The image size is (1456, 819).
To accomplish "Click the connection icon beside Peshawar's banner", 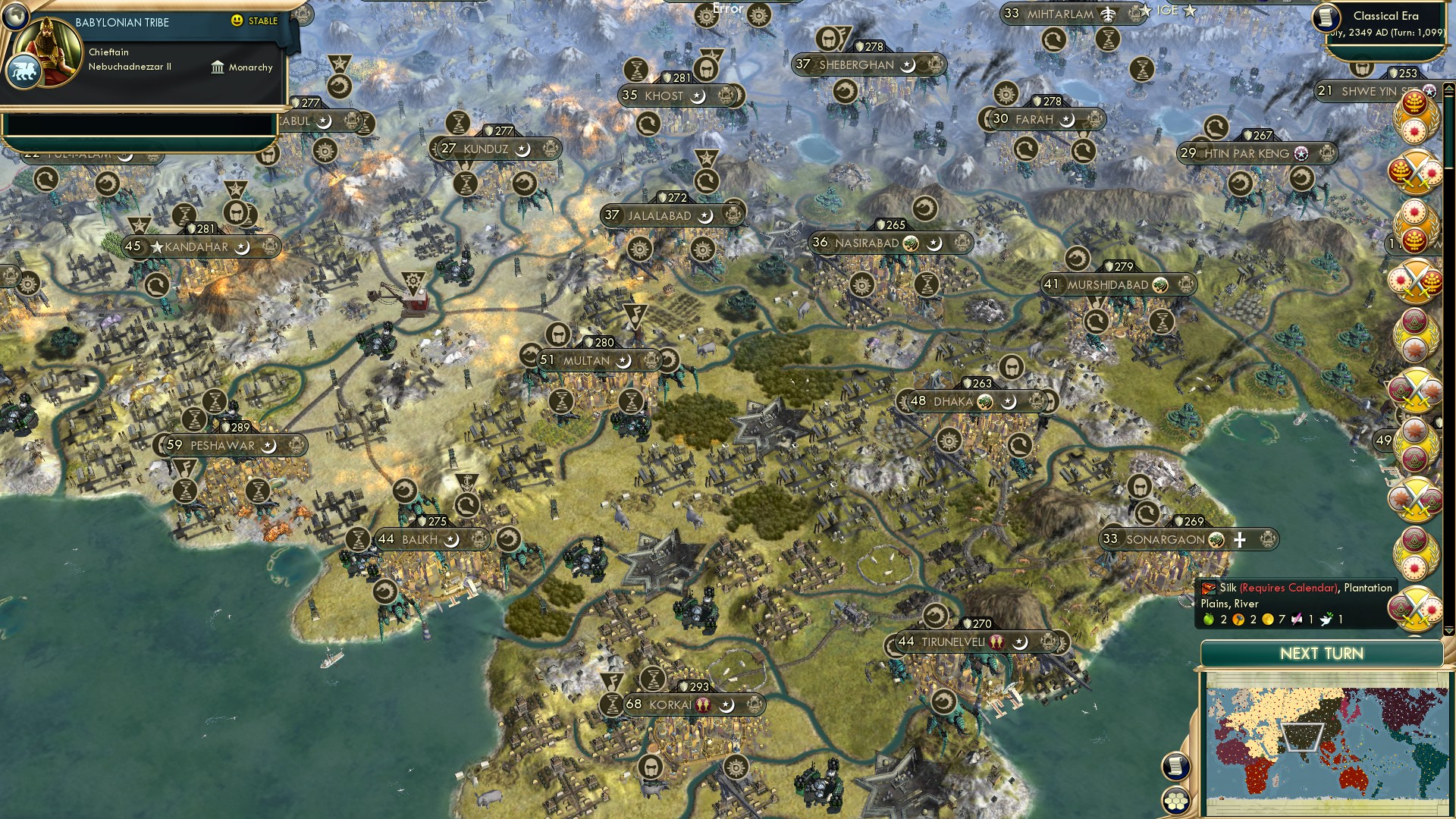I will coord(297,445).
